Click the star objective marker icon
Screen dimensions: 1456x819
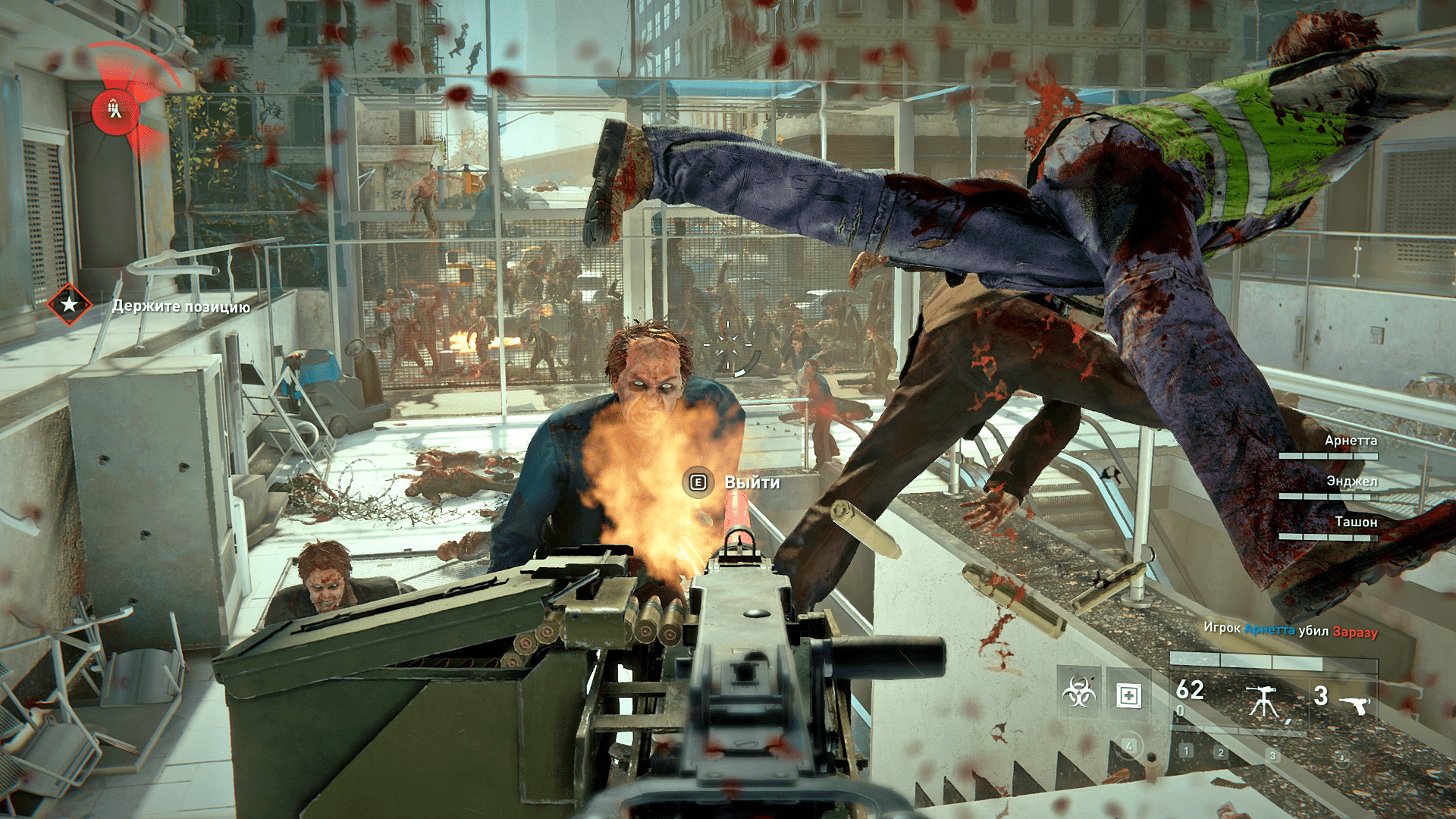[x=69, y=305]
